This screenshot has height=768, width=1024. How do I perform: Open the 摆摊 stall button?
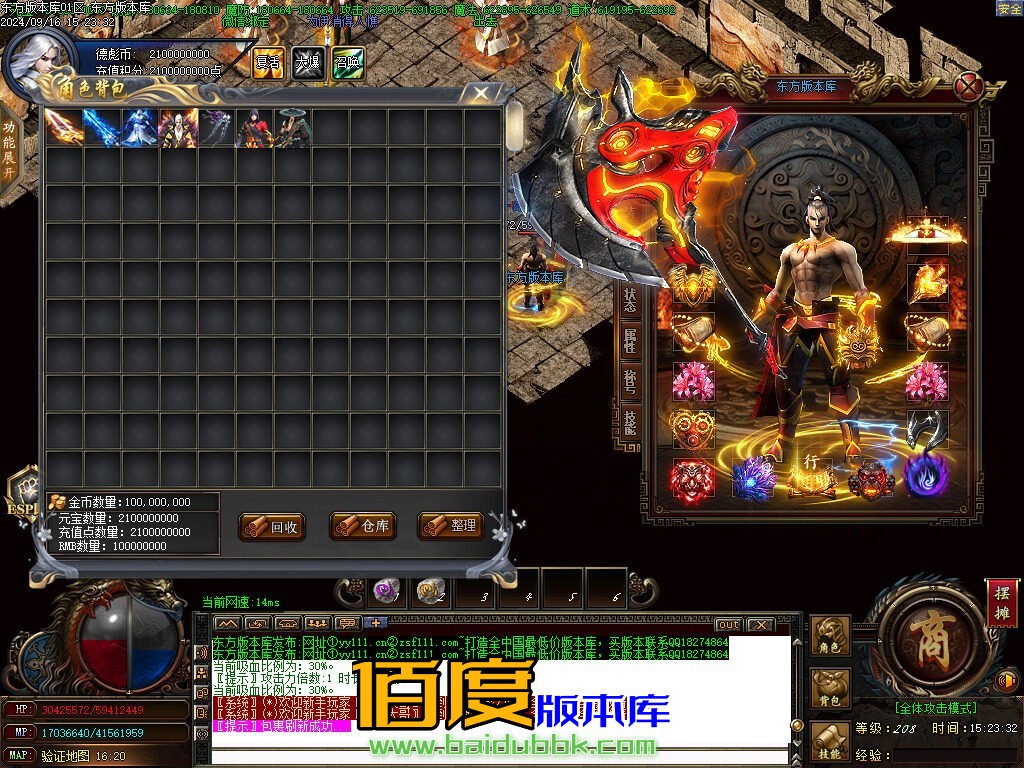point(1003,602)
